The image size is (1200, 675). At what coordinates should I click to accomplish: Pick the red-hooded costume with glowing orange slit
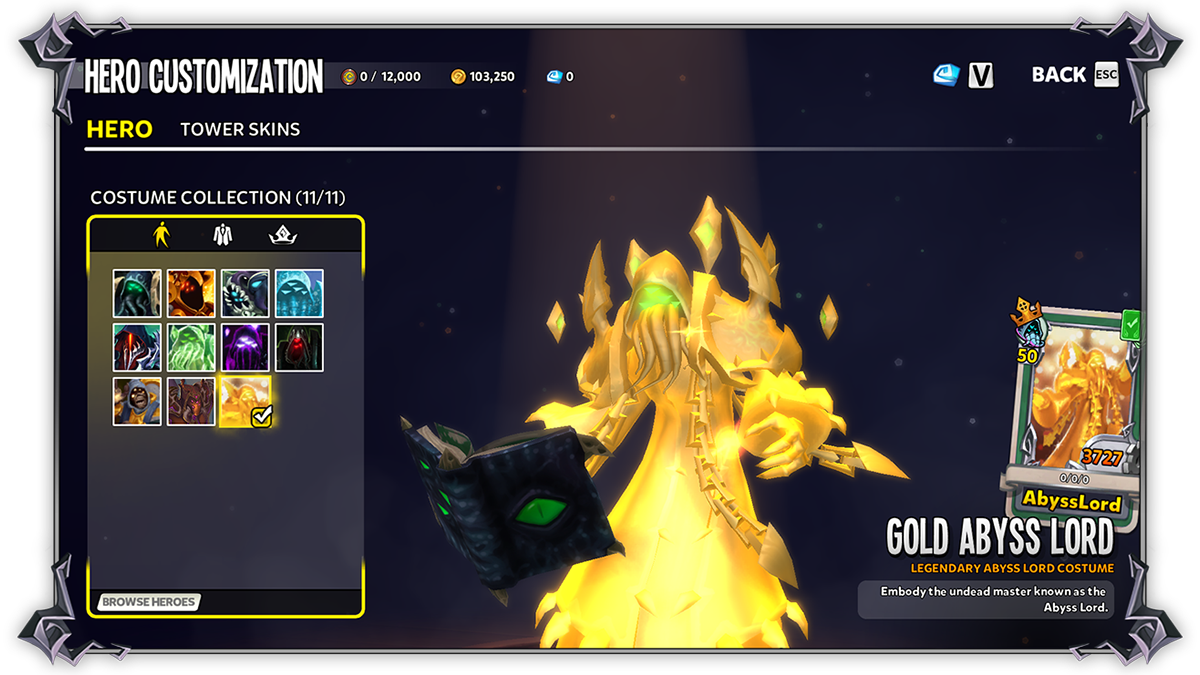[x=137, y=347]
